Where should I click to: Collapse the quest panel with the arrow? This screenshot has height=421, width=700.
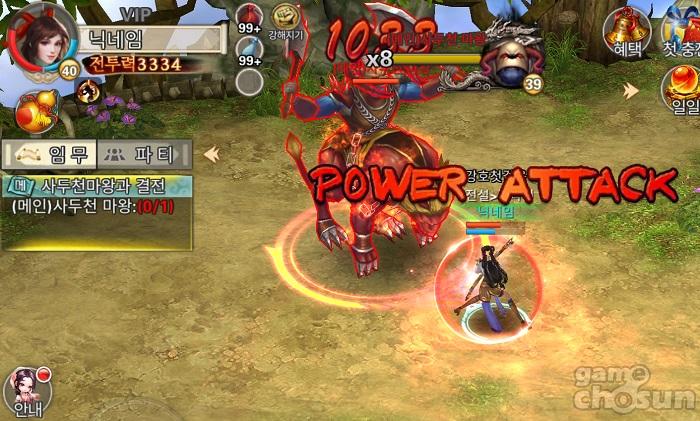point(211,154)
